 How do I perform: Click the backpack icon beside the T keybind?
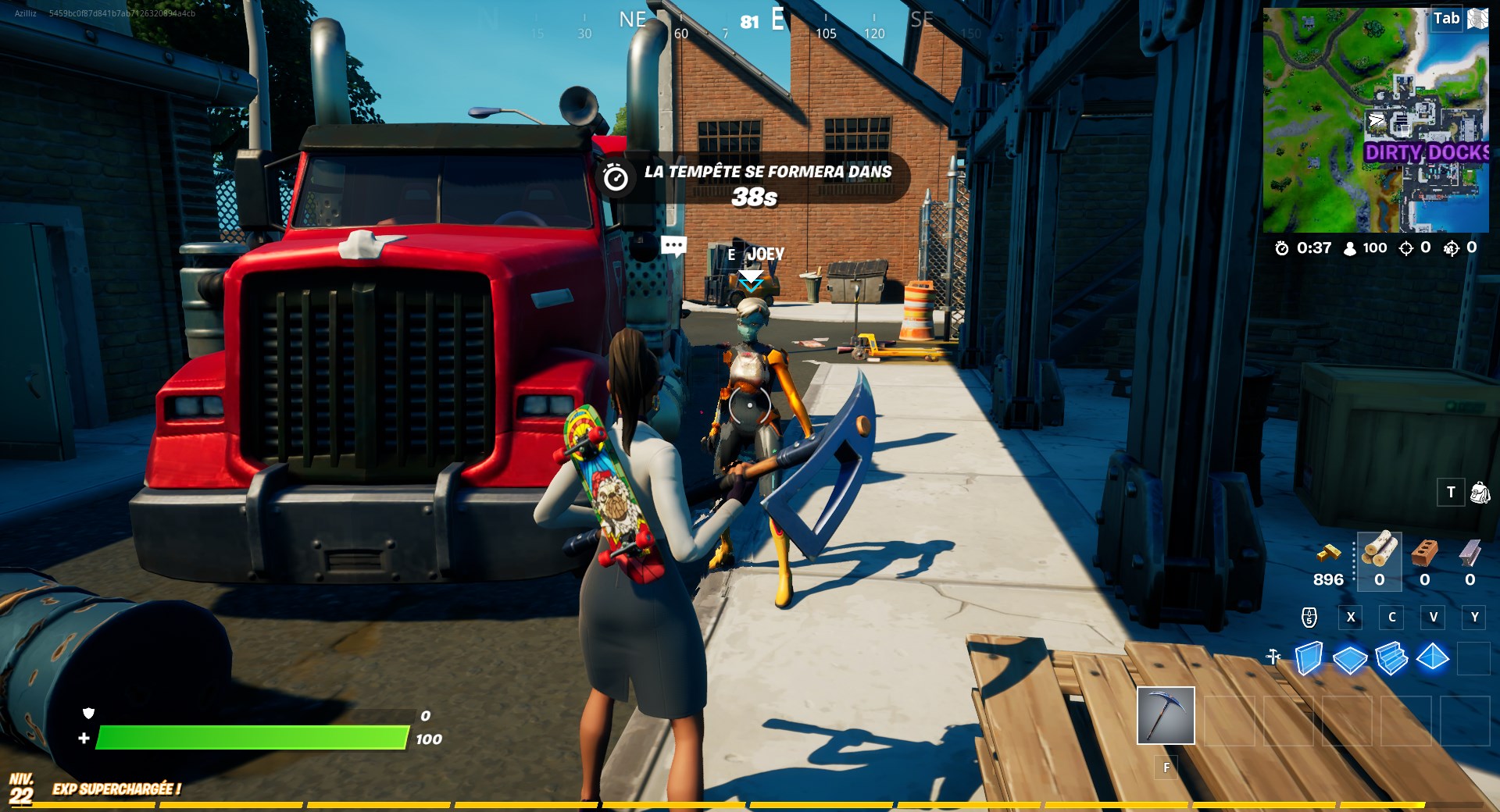[x=1479, y=492]
